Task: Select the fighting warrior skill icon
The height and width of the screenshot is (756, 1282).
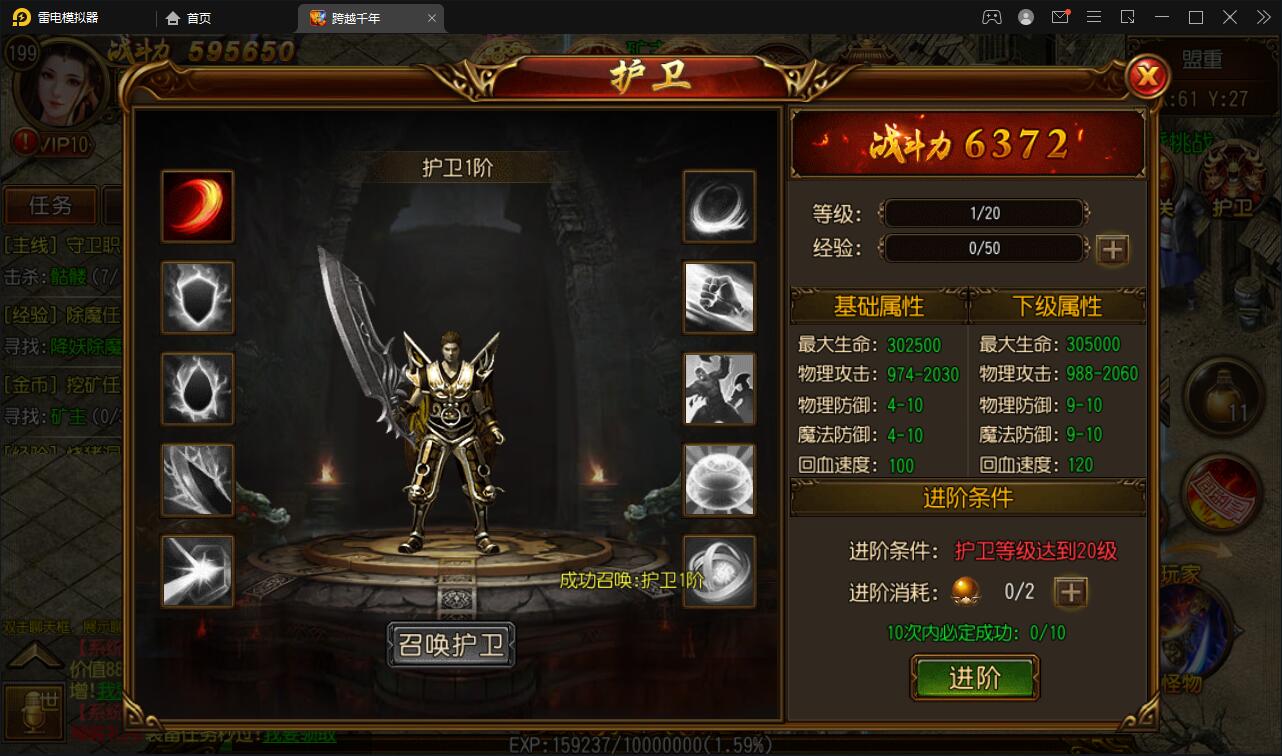Action: point(719,388)
